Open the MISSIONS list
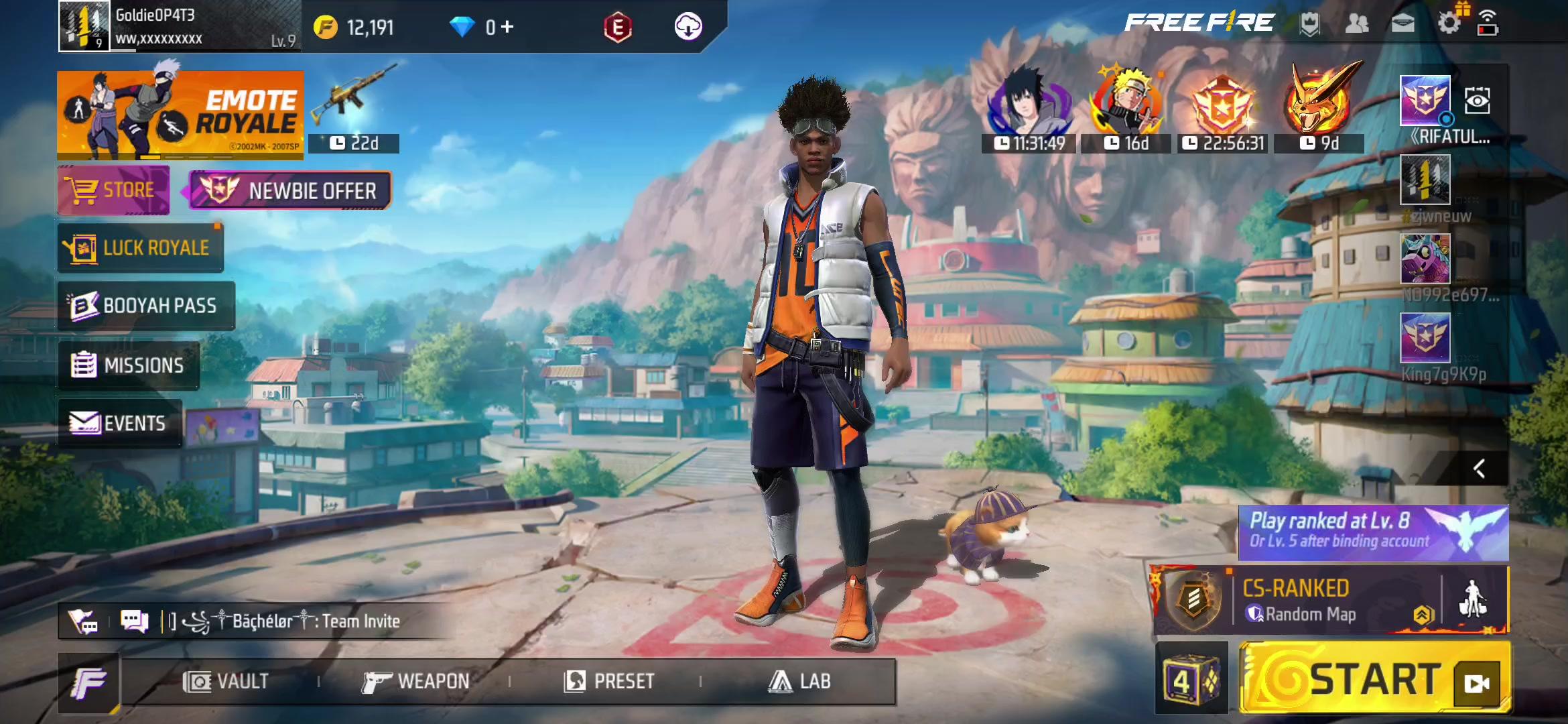Image resolution: width=1568 pixels, height=724 pixels. point(129,365)
